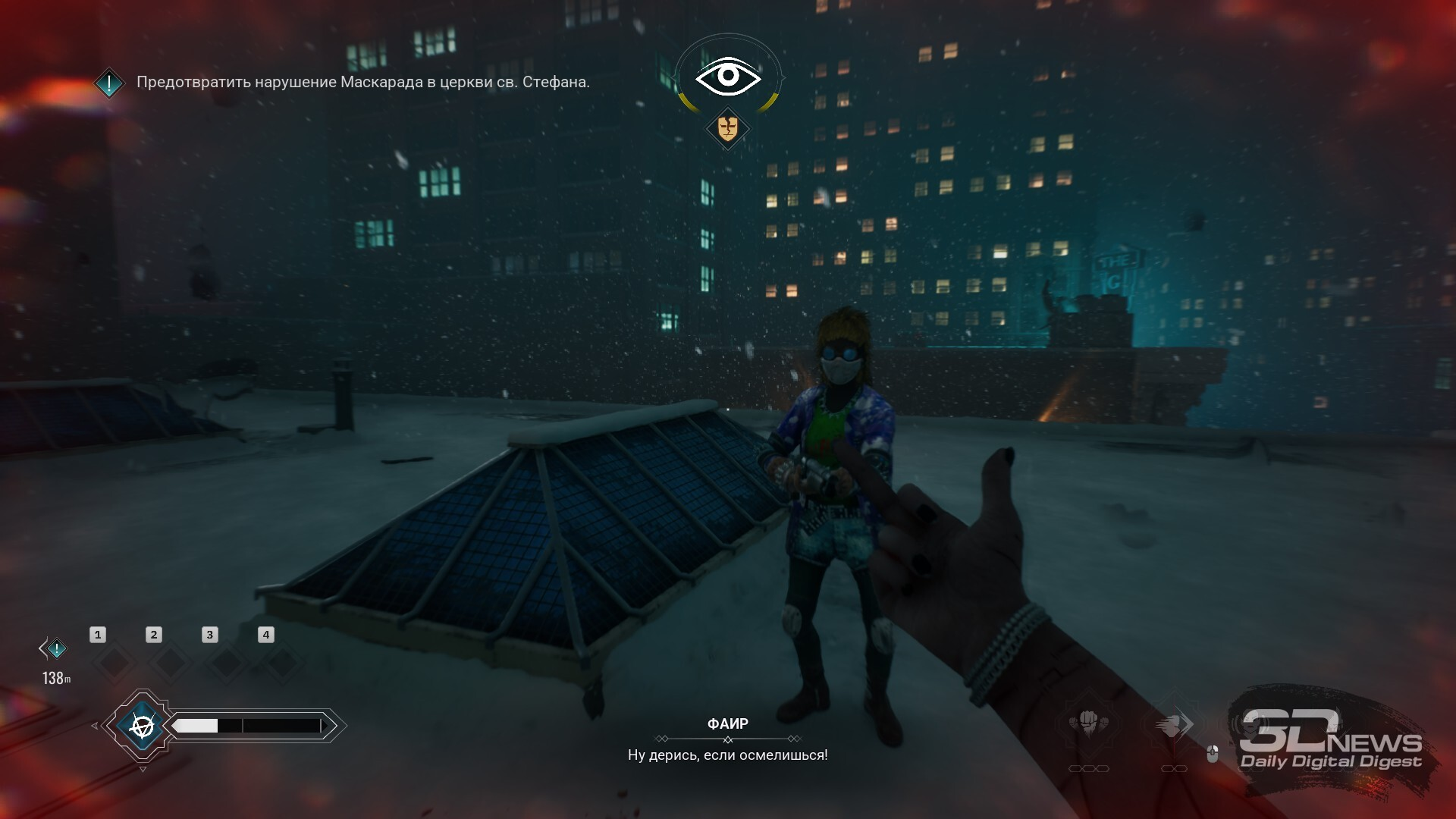Click the 3DNews Daily Digital Digest watermark
This screenshot has width=1456, height=819.
1331,741
